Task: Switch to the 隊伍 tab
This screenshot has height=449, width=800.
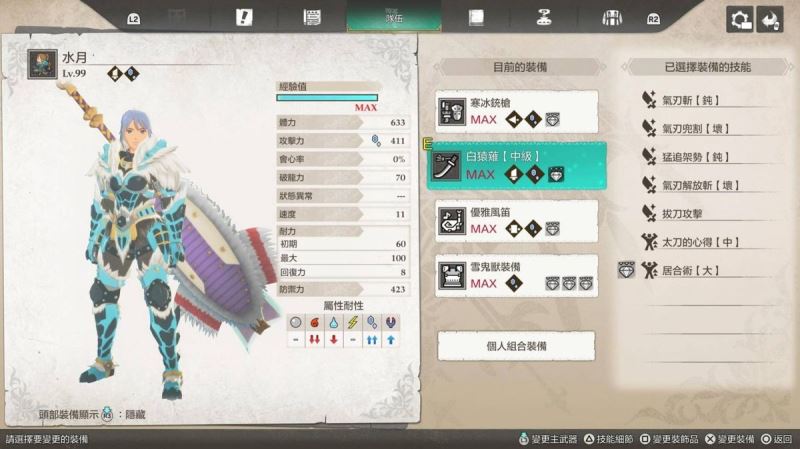Action: coord(393,17)
